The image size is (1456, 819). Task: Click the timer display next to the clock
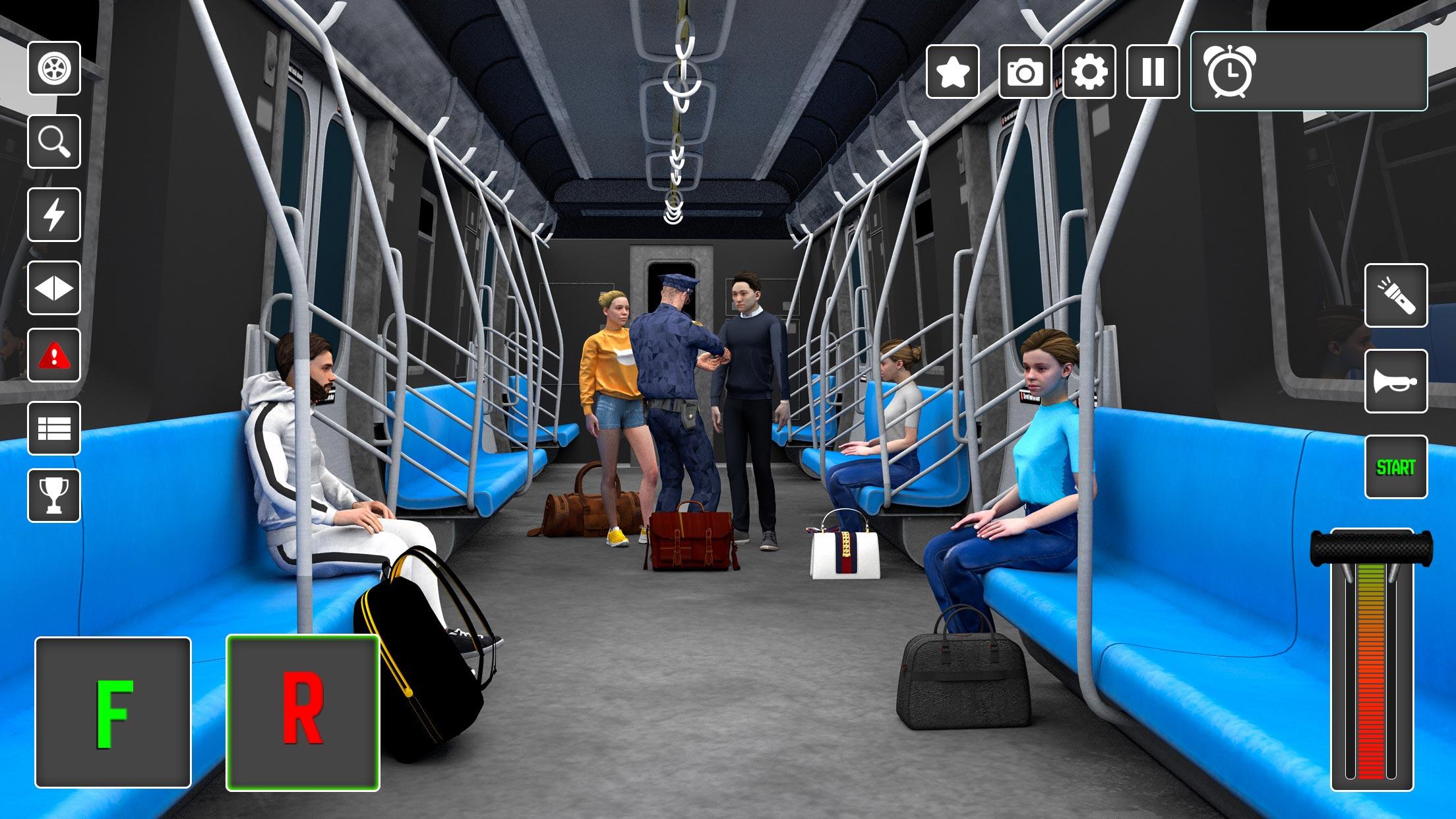tap(1339, 73)
